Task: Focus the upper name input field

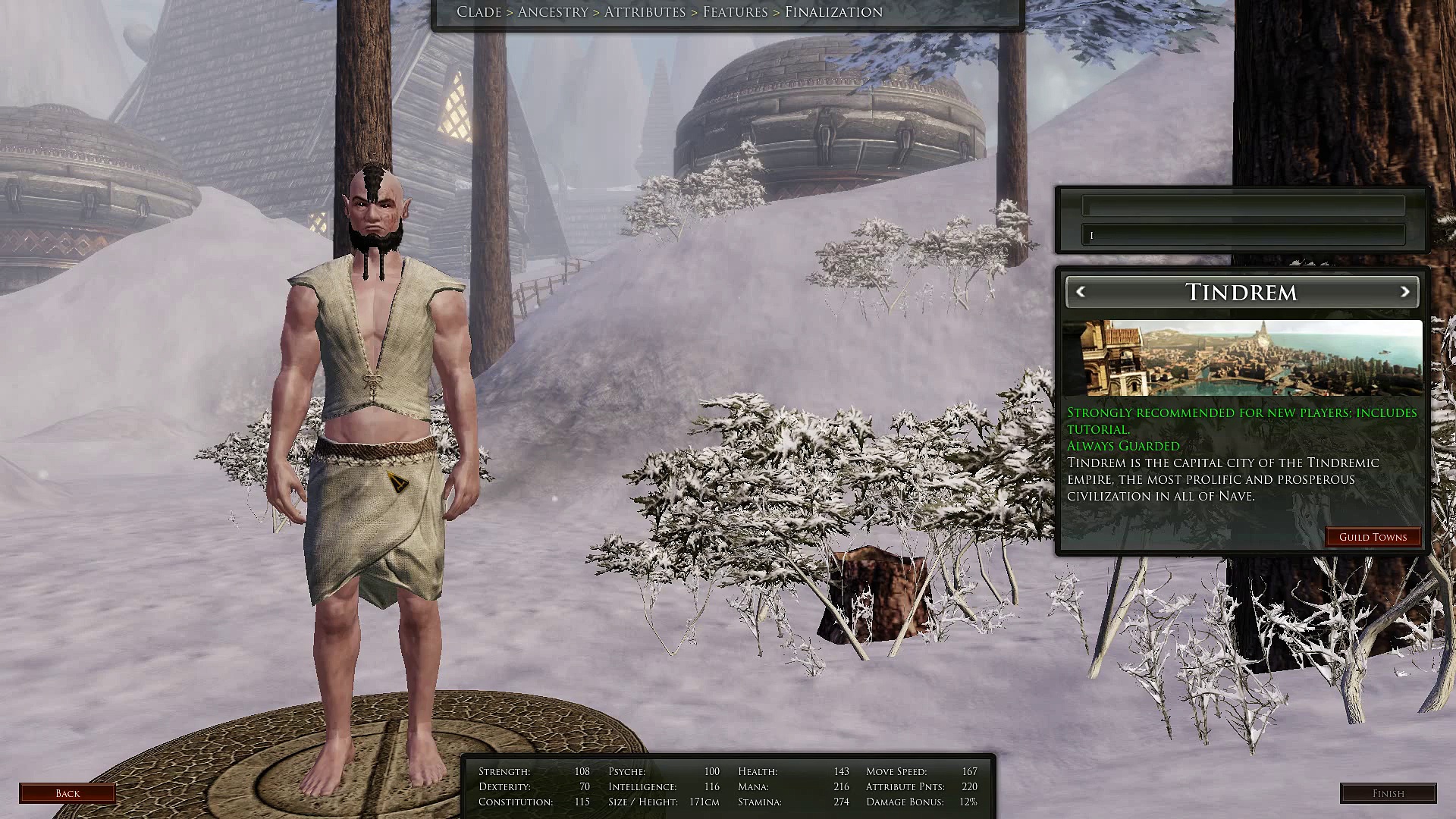Action: 1243,206
